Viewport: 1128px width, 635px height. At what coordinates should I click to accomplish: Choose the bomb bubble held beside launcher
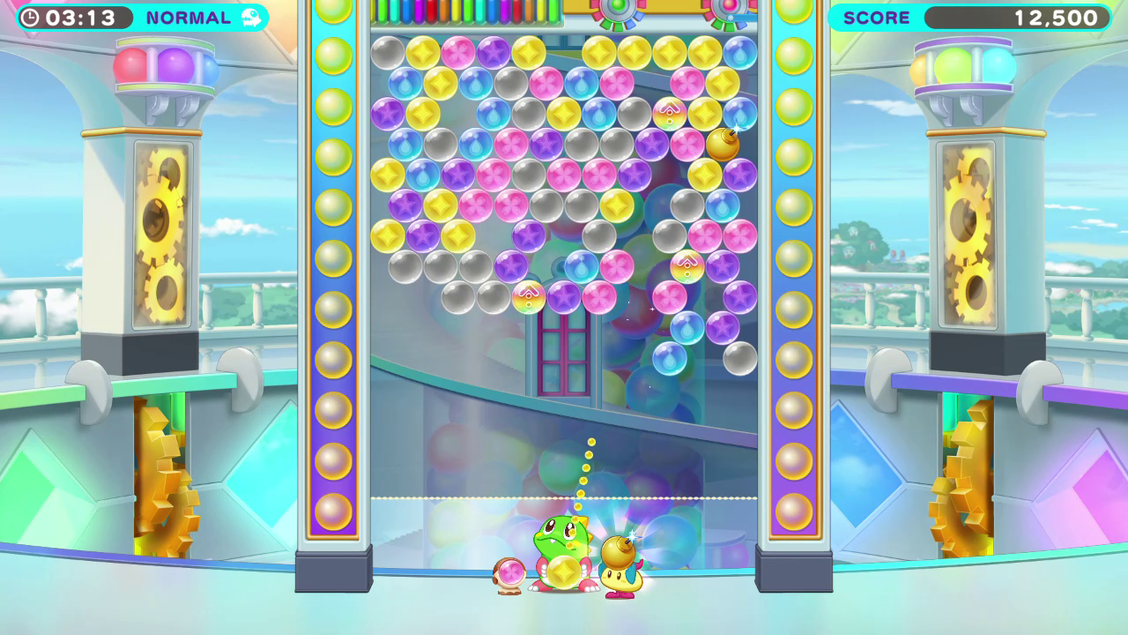(x=619, y=551)
